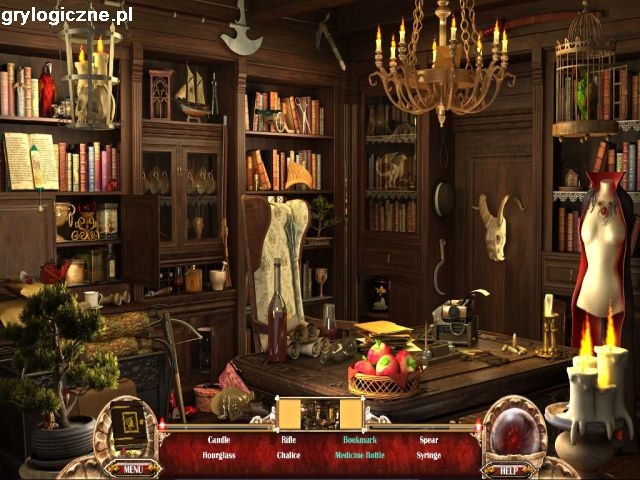Select the Spear entry in the list
Screen dimensions: 640x480
click(x=428, y=439)
